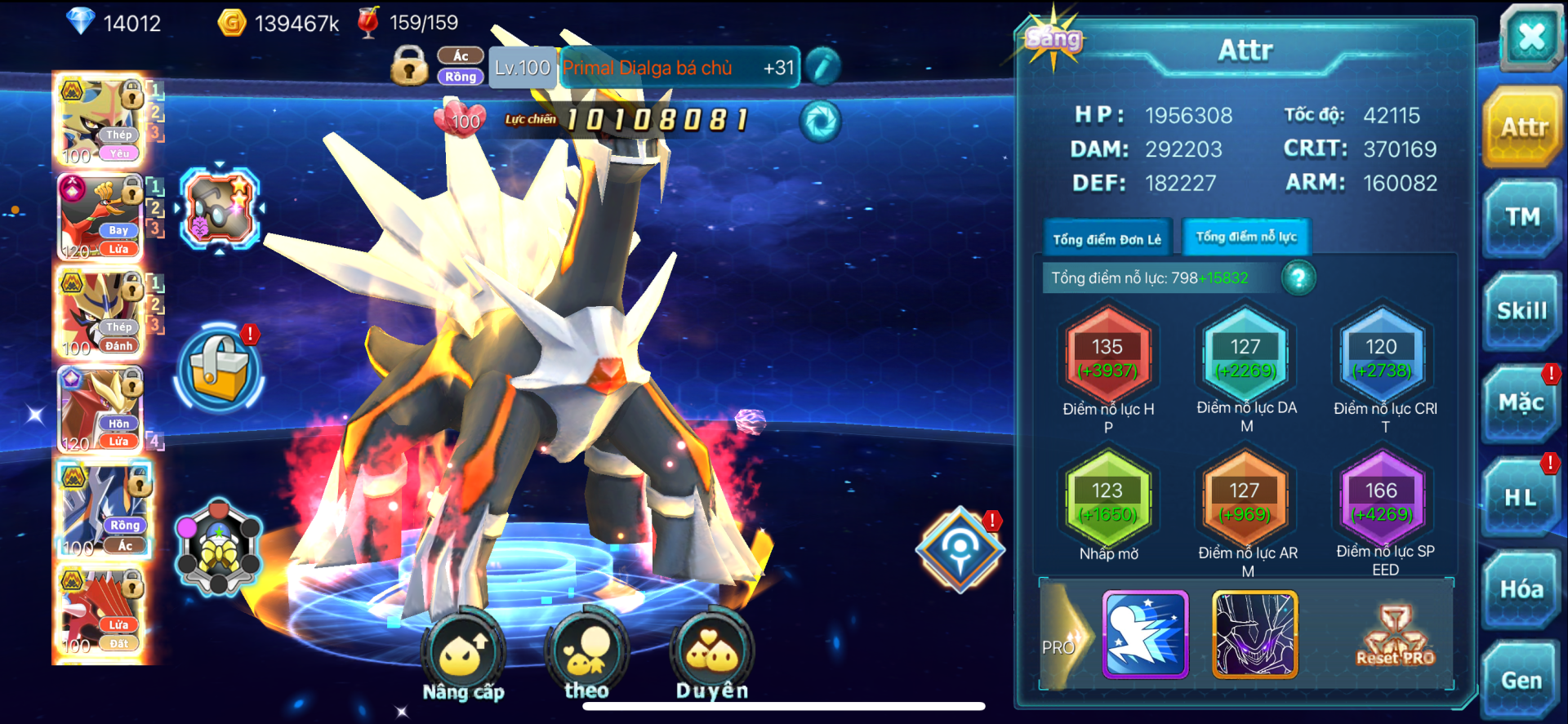The image size is (1568, 724).
Task: Click the Reset PRO button
Action: [x=1395, y=637]
